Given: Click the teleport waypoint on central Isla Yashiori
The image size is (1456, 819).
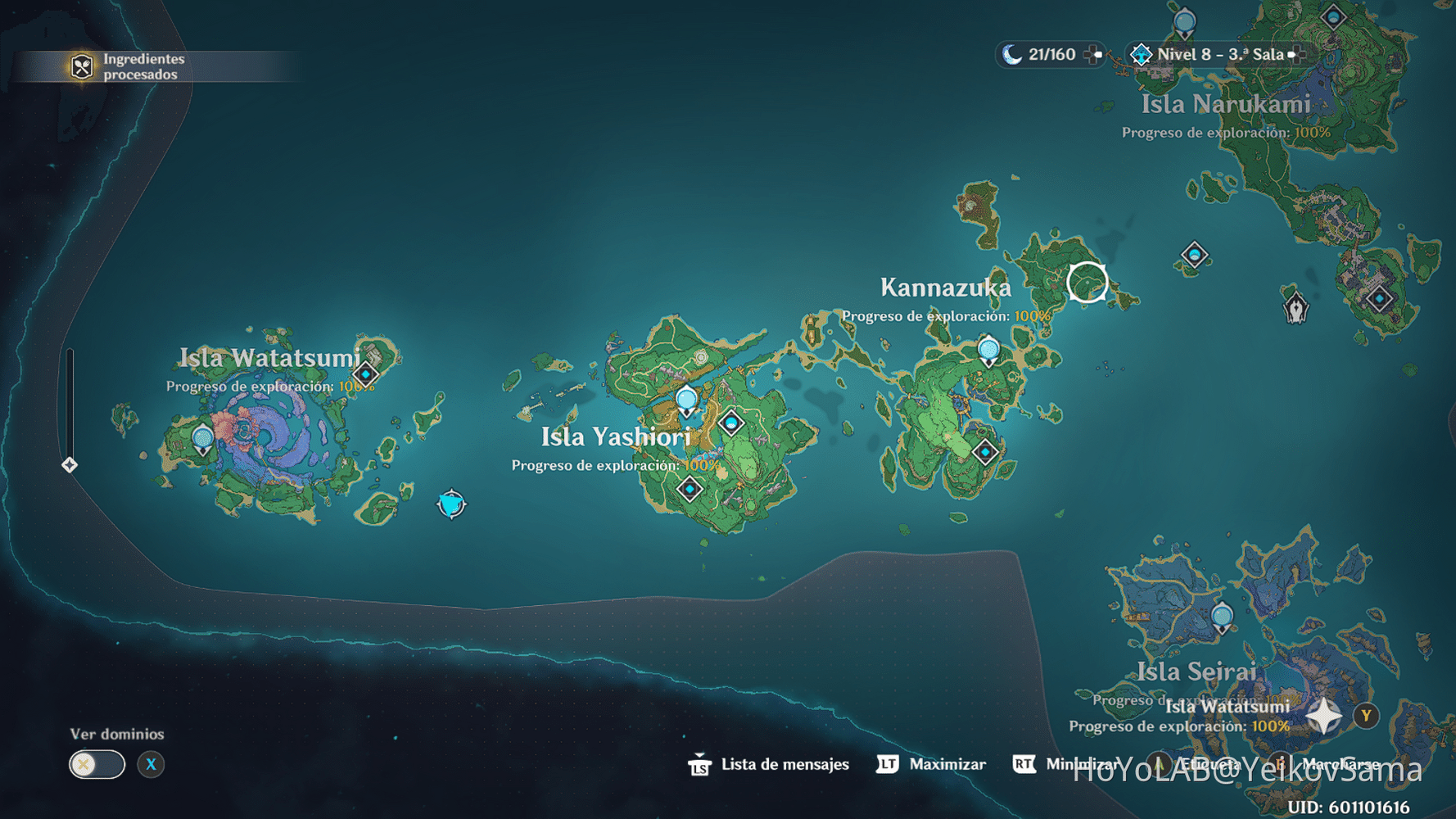Looking at the screenshot, I should coord(685,400).
